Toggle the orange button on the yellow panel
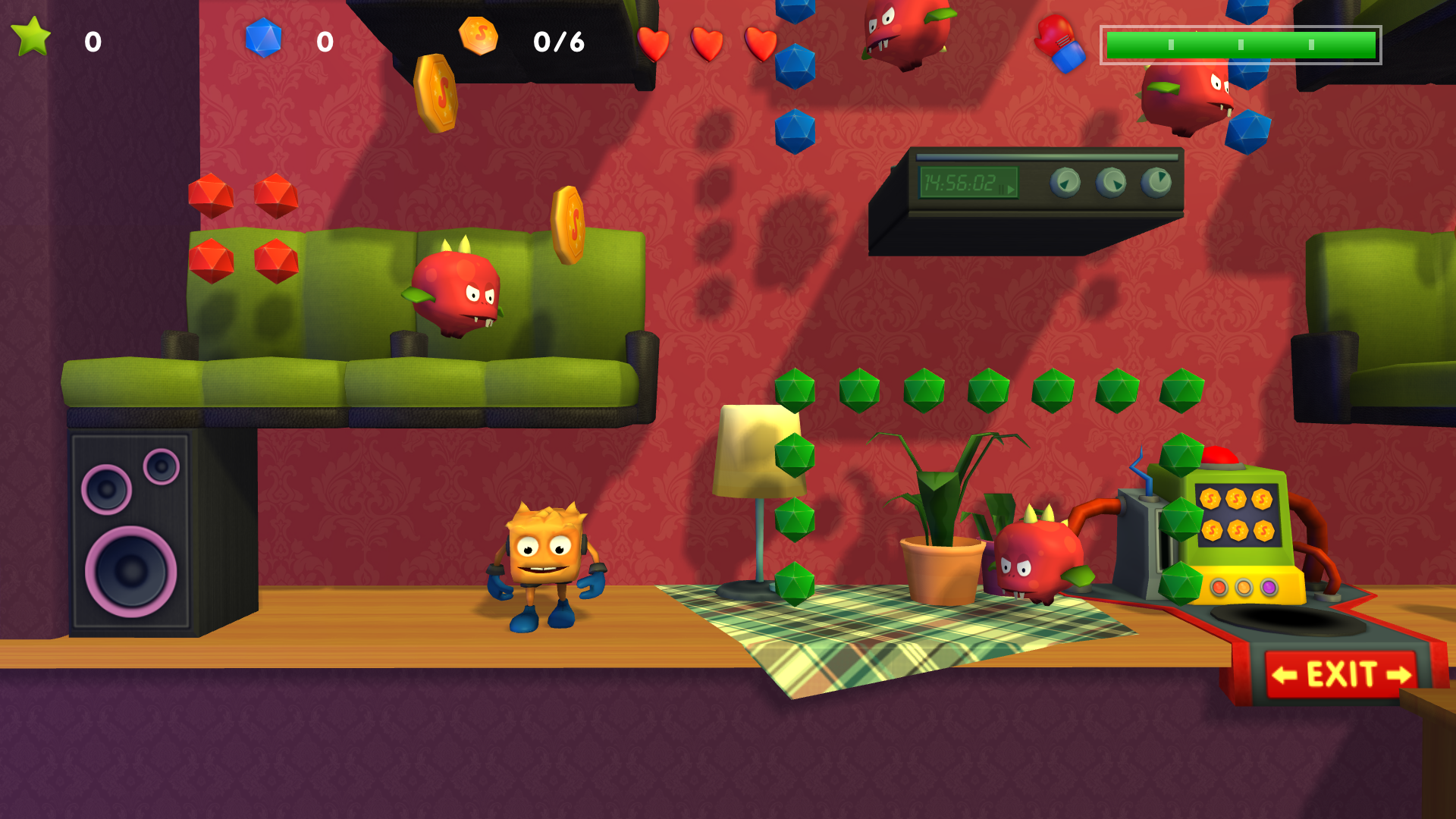The image size is (1456, 819). pyautogui.click(x=1244, y=588)
